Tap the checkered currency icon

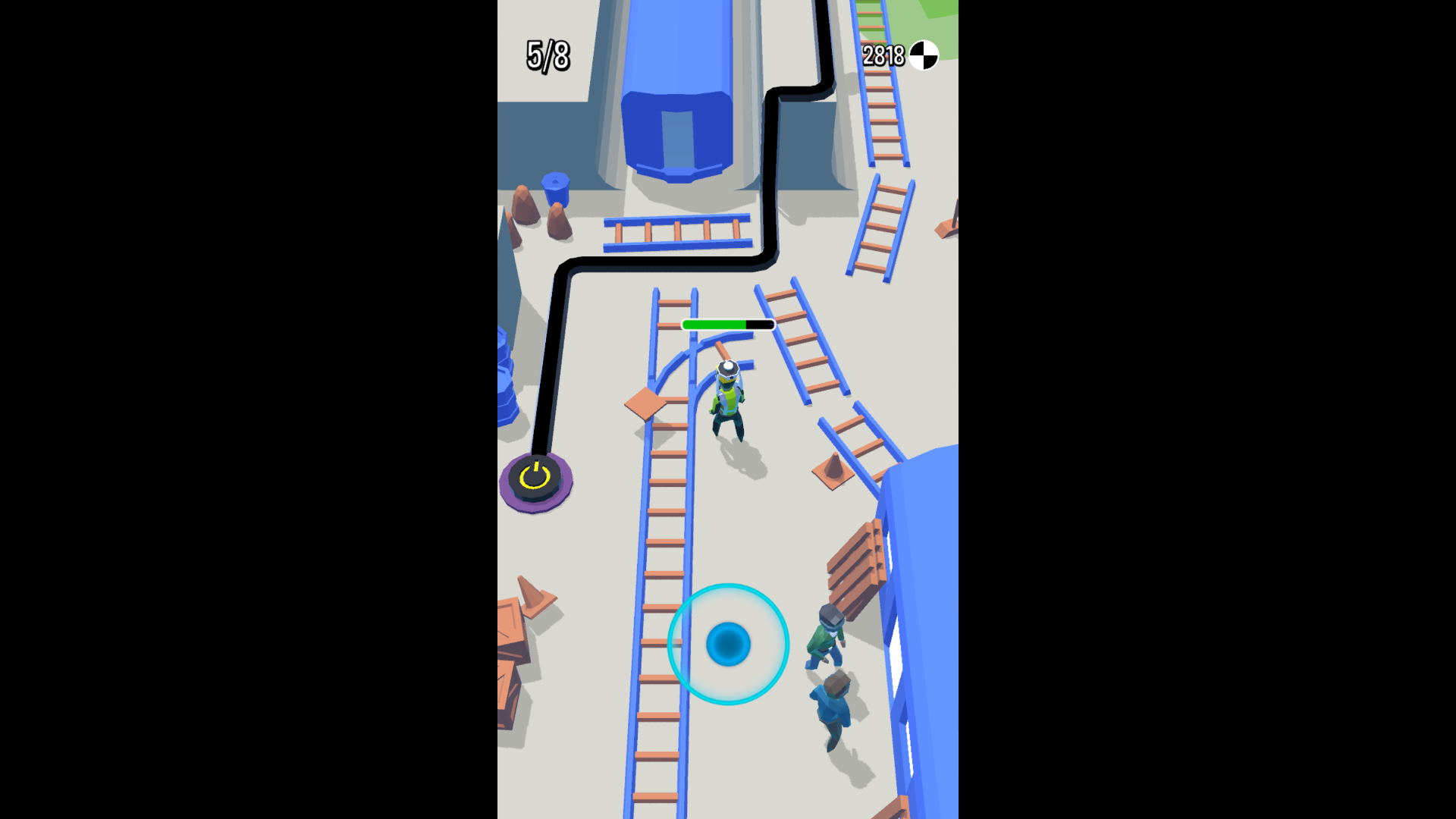tap(924, 54)
